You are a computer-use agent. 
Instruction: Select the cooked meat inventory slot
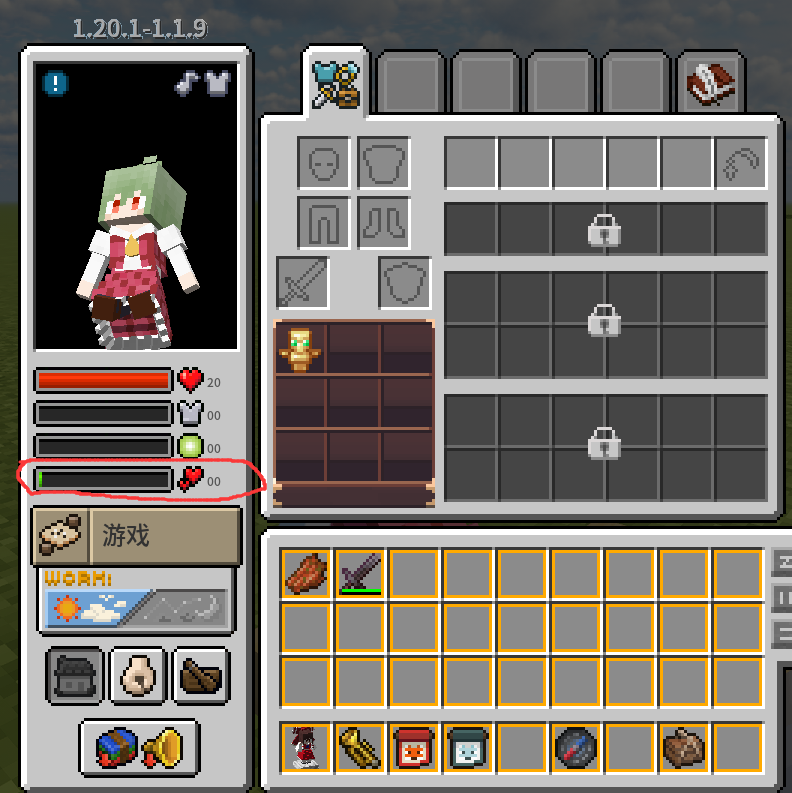tap(306, 574)
